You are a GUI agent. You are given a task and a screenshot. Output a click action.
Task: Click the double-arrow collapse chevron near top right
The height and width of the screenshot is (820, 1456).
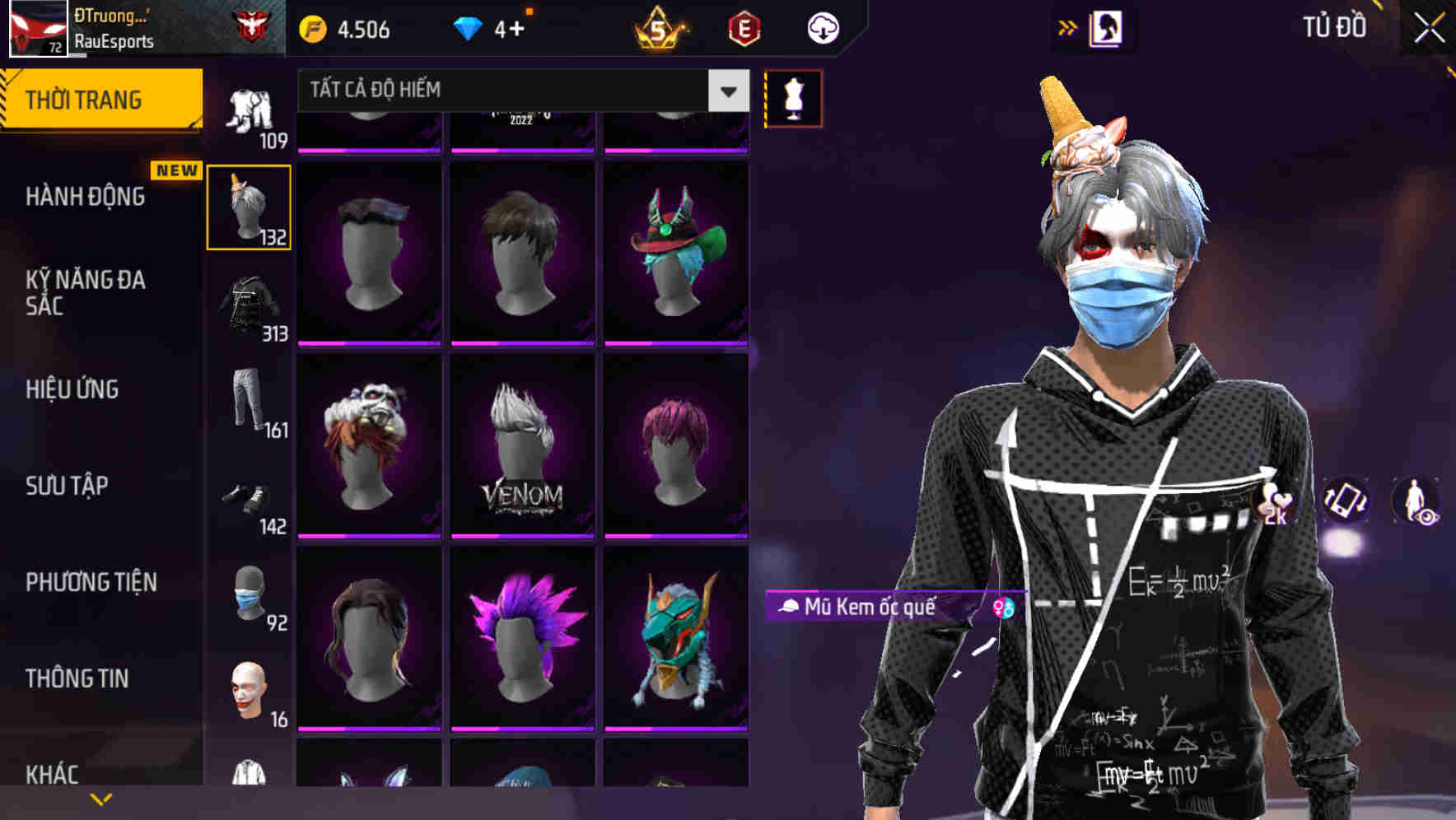coord(1068,27)
